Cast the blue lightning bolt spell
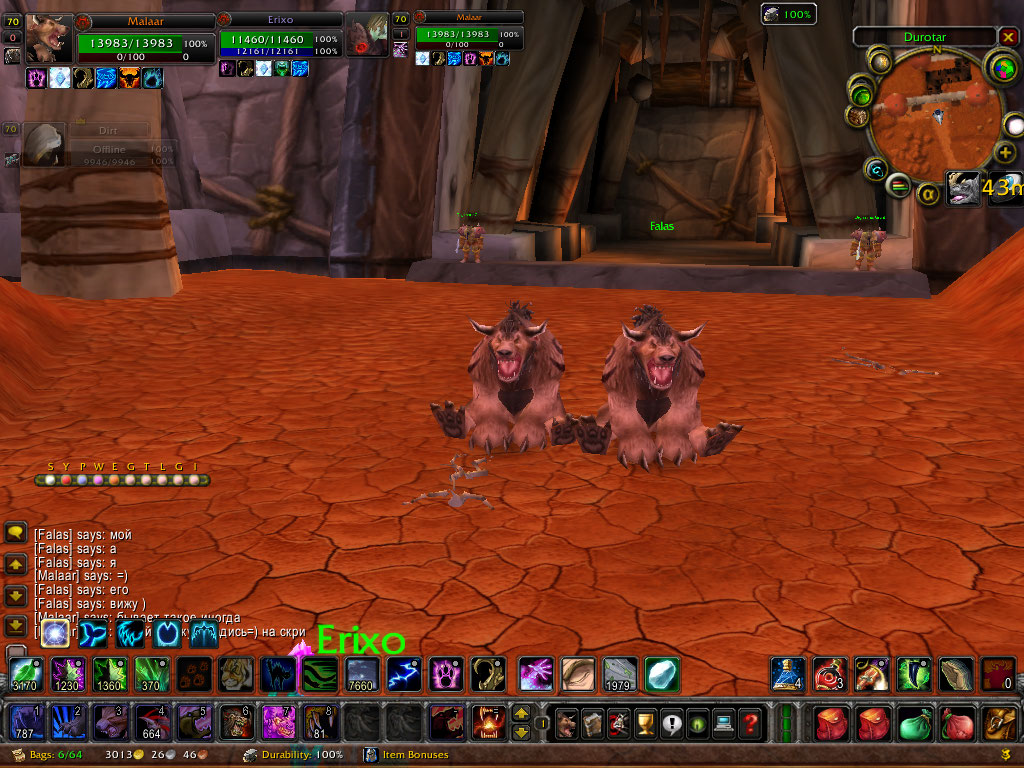 (404, 674)
